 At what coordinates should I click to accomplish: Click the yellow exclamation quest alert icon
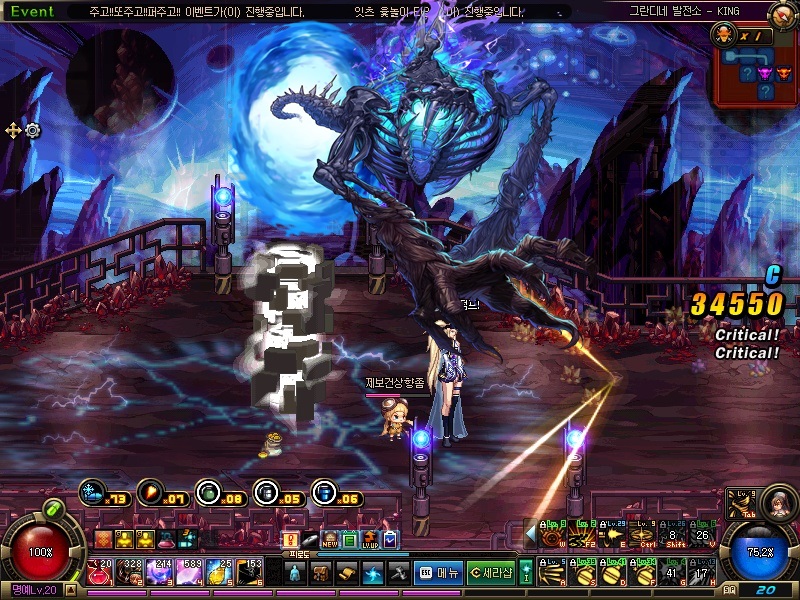(291, 540)
